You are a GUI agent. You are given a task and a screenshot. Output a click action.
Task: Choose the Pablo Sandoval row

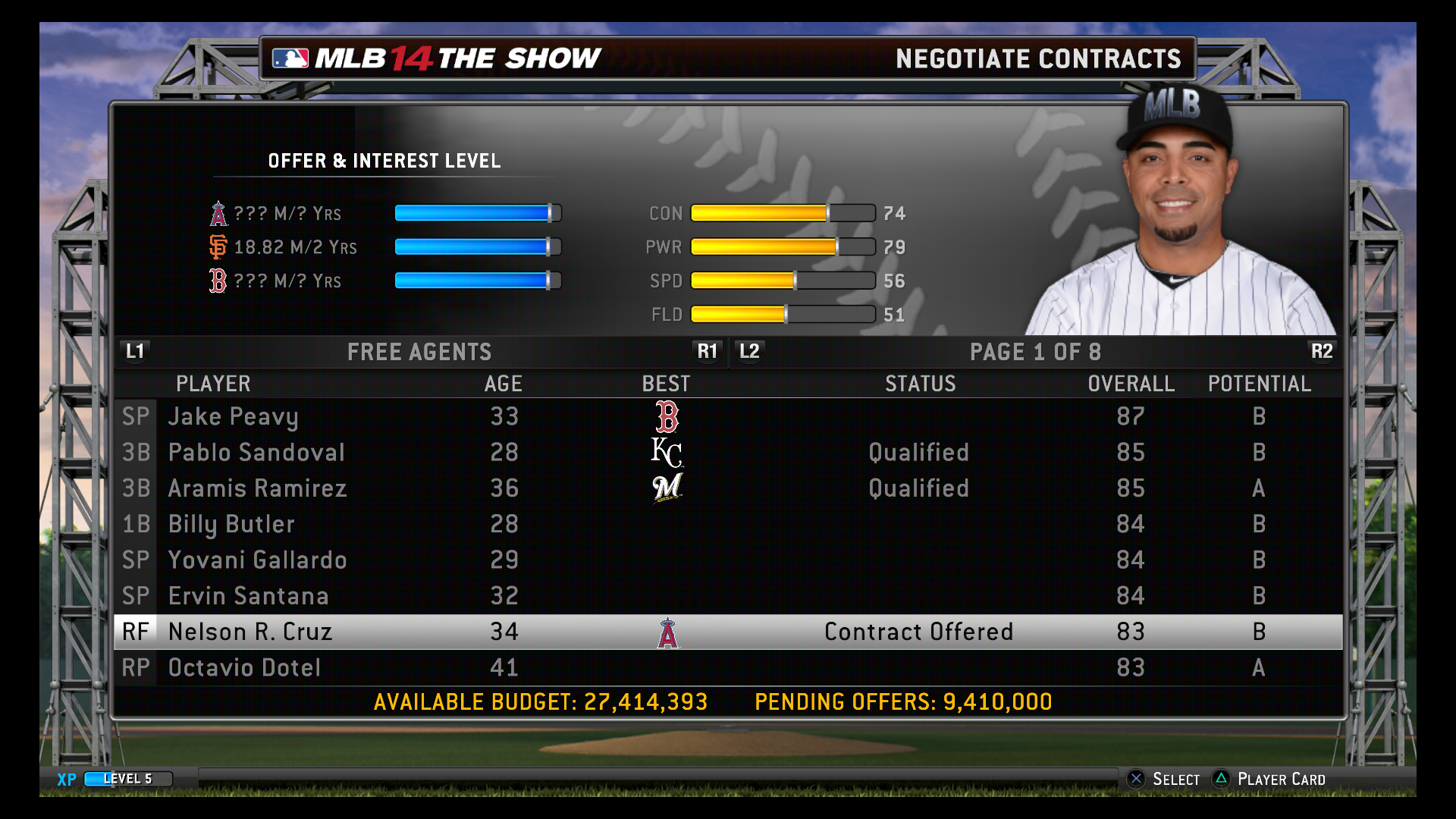click(256, 453)
